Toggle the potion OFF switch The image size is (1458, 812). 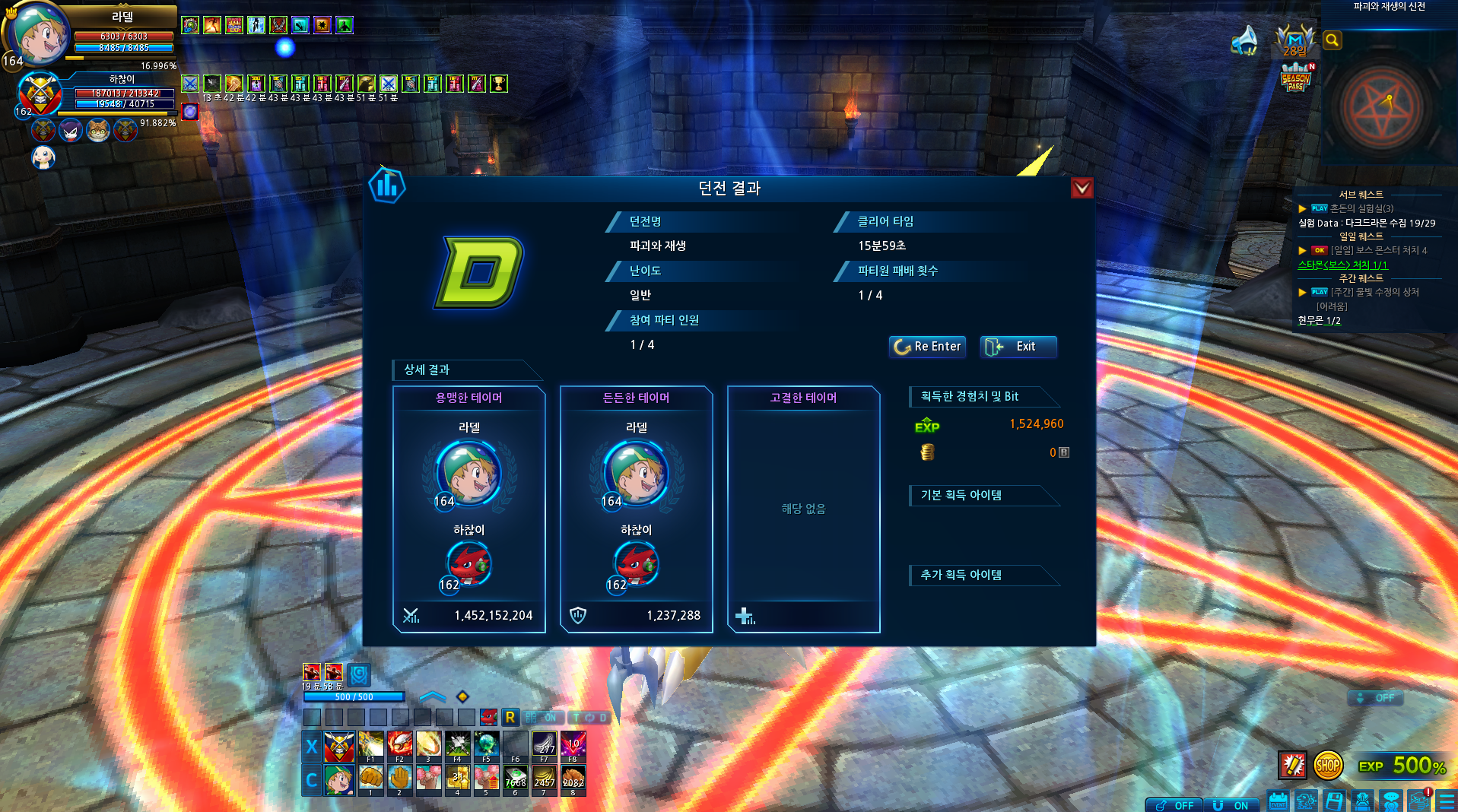pyautogui.click(x=1174, y=805)
